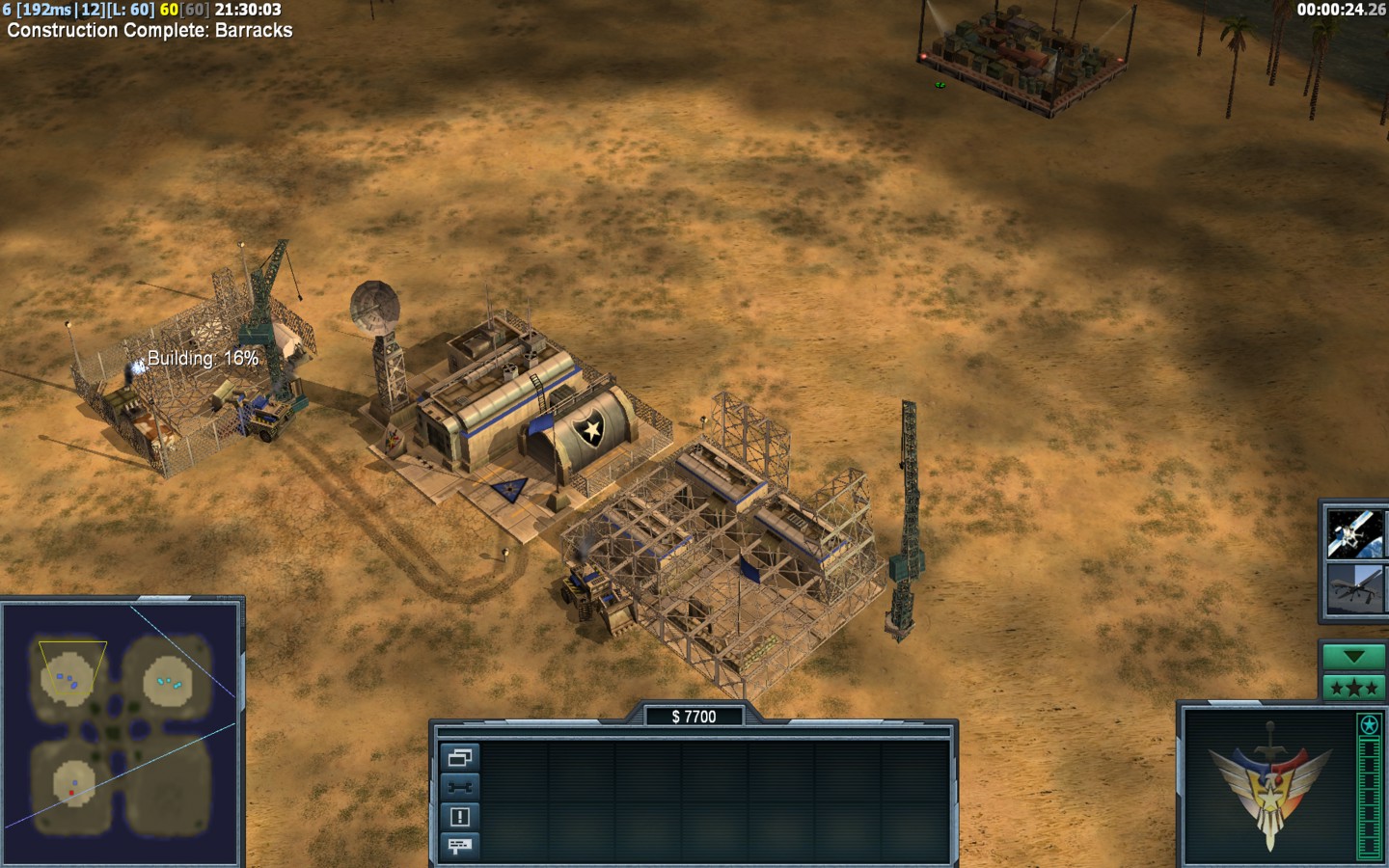Open the chat message button
This screenshot has width=1389, height=868.
click(x=459, y=846)
